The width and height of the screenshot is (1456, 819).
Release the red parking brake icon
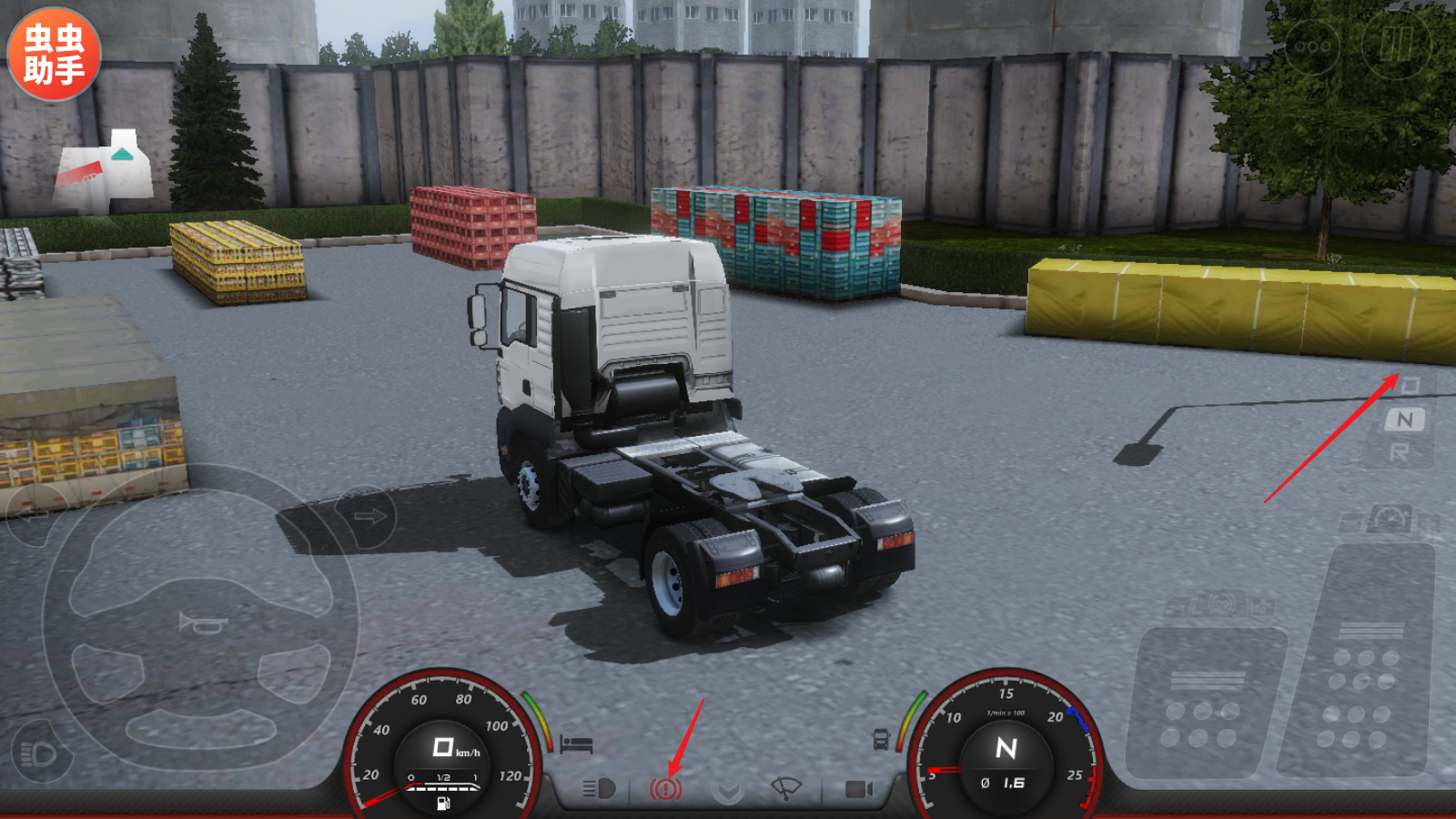pos(665,788)
